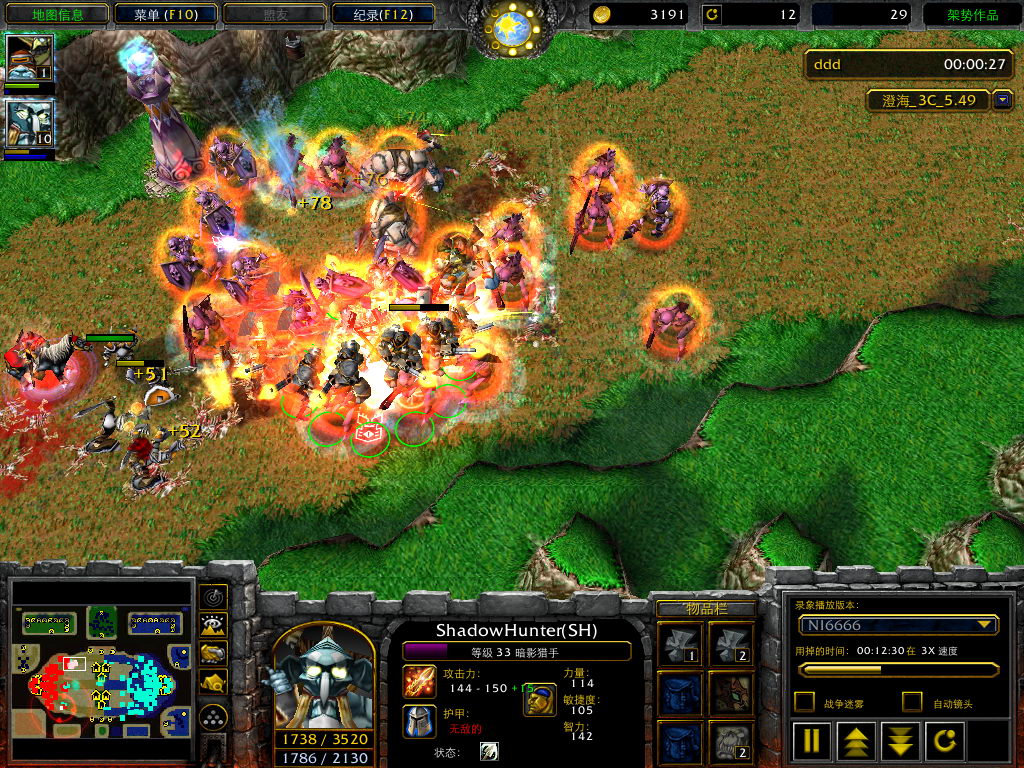Select the grey skull item marked 2
Screen dimensions: 1024x768
click(x=731, y=742)
